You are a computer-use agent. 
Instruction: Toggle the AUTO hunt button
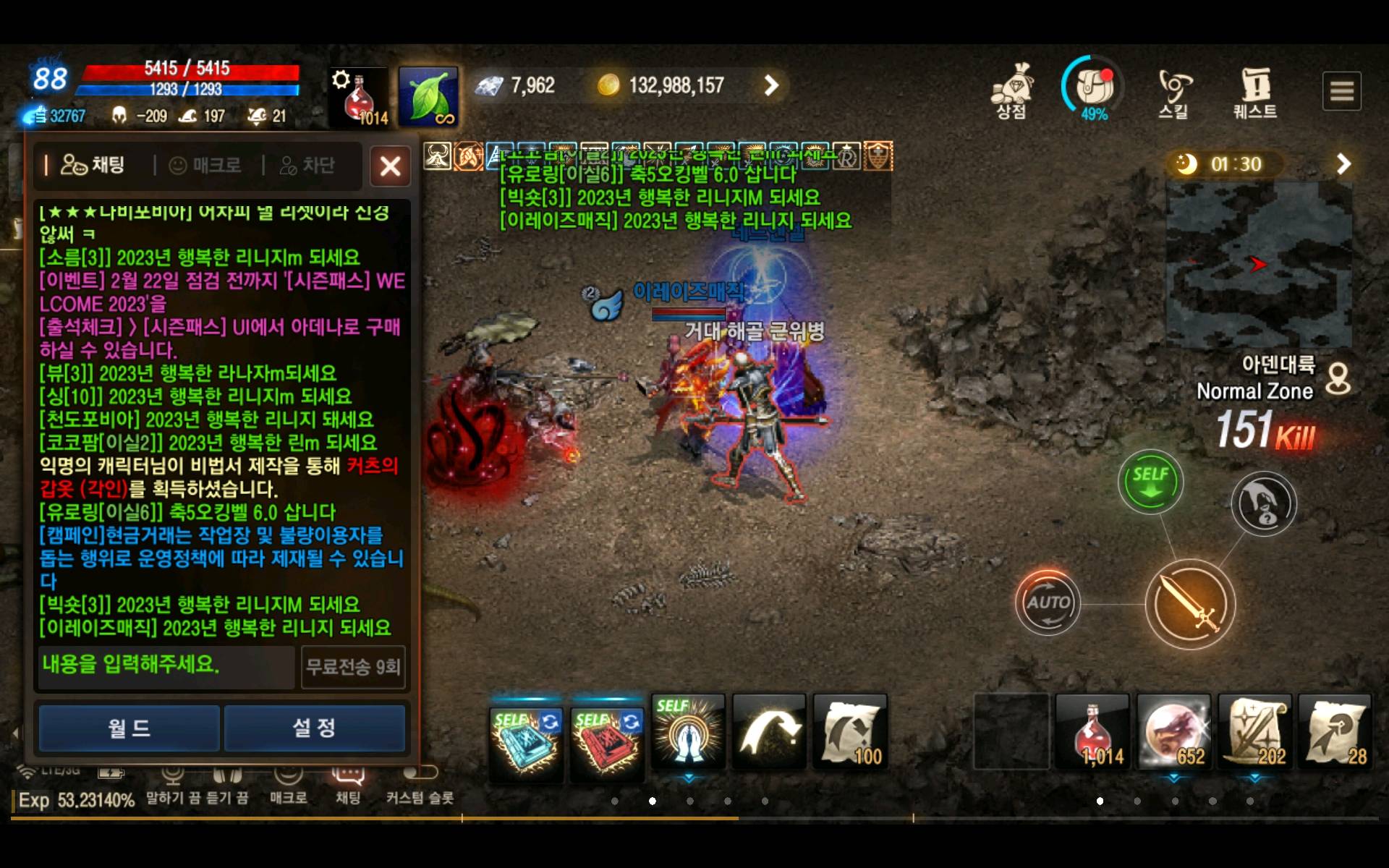(1048, 603)
